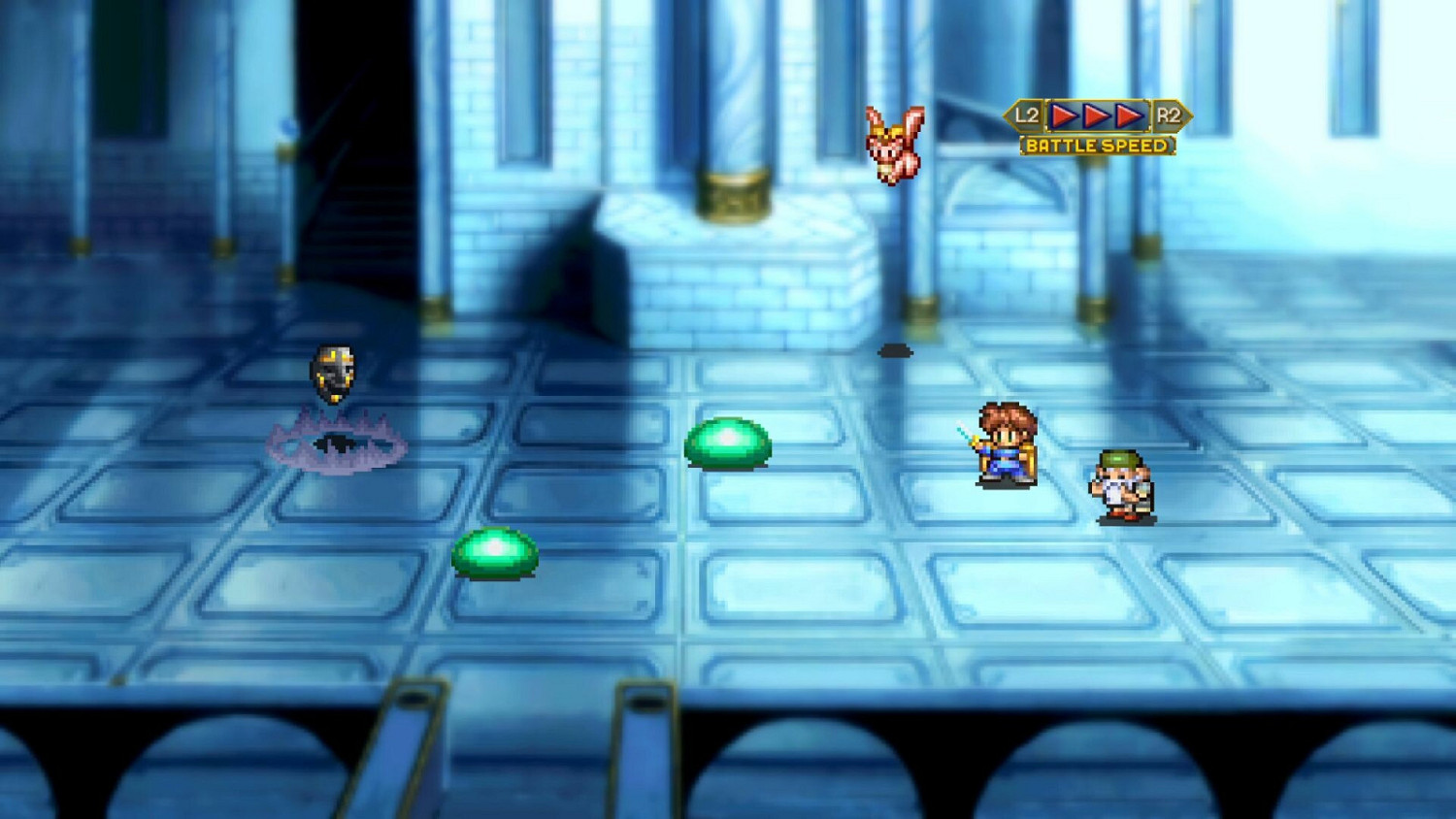Toggle the R2 speed-up control
This screenshot has height=819, width=1456.
(1170, 115)
